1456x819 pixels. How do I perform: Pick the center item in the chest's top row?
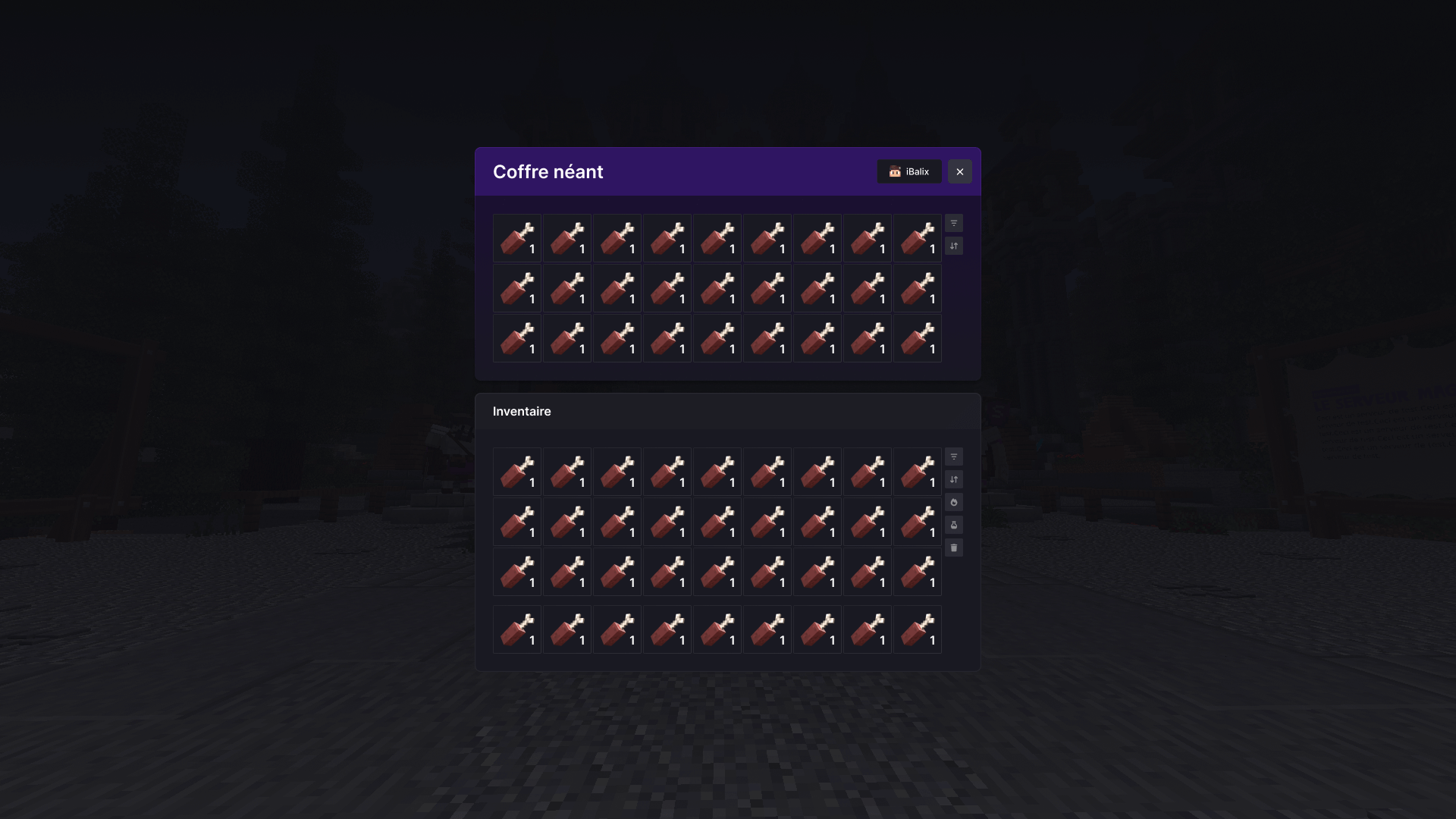click(717, 237)
